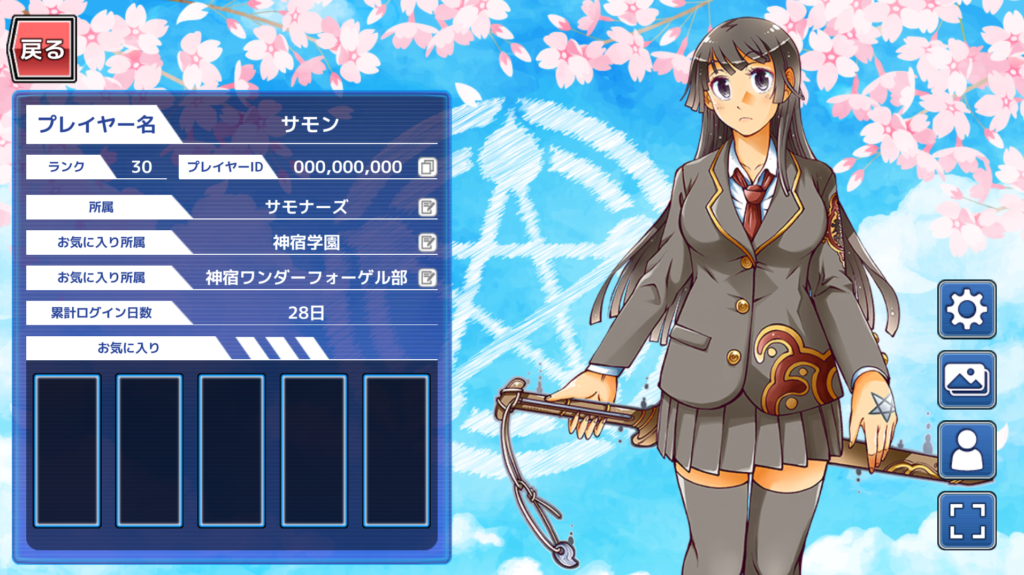This screenshot has height=575, width=1024.
Task: Open the gear settings button
Action: [x=966, y=310]
